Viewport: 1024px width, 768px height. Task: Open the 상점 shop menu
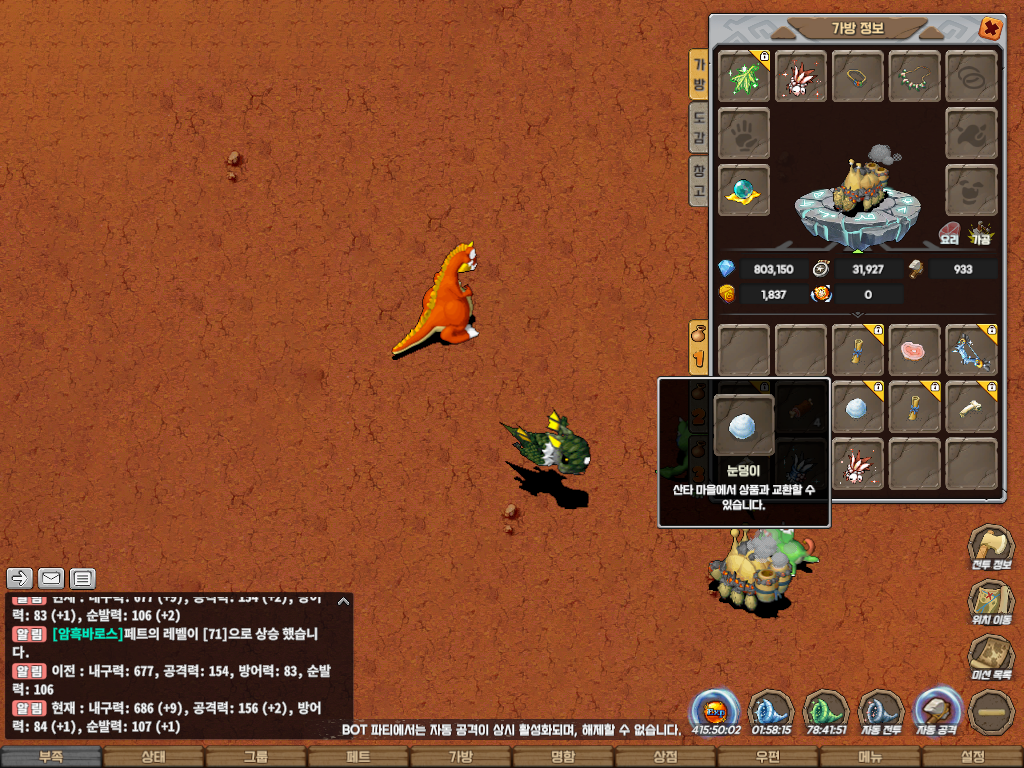pos(665,757)
